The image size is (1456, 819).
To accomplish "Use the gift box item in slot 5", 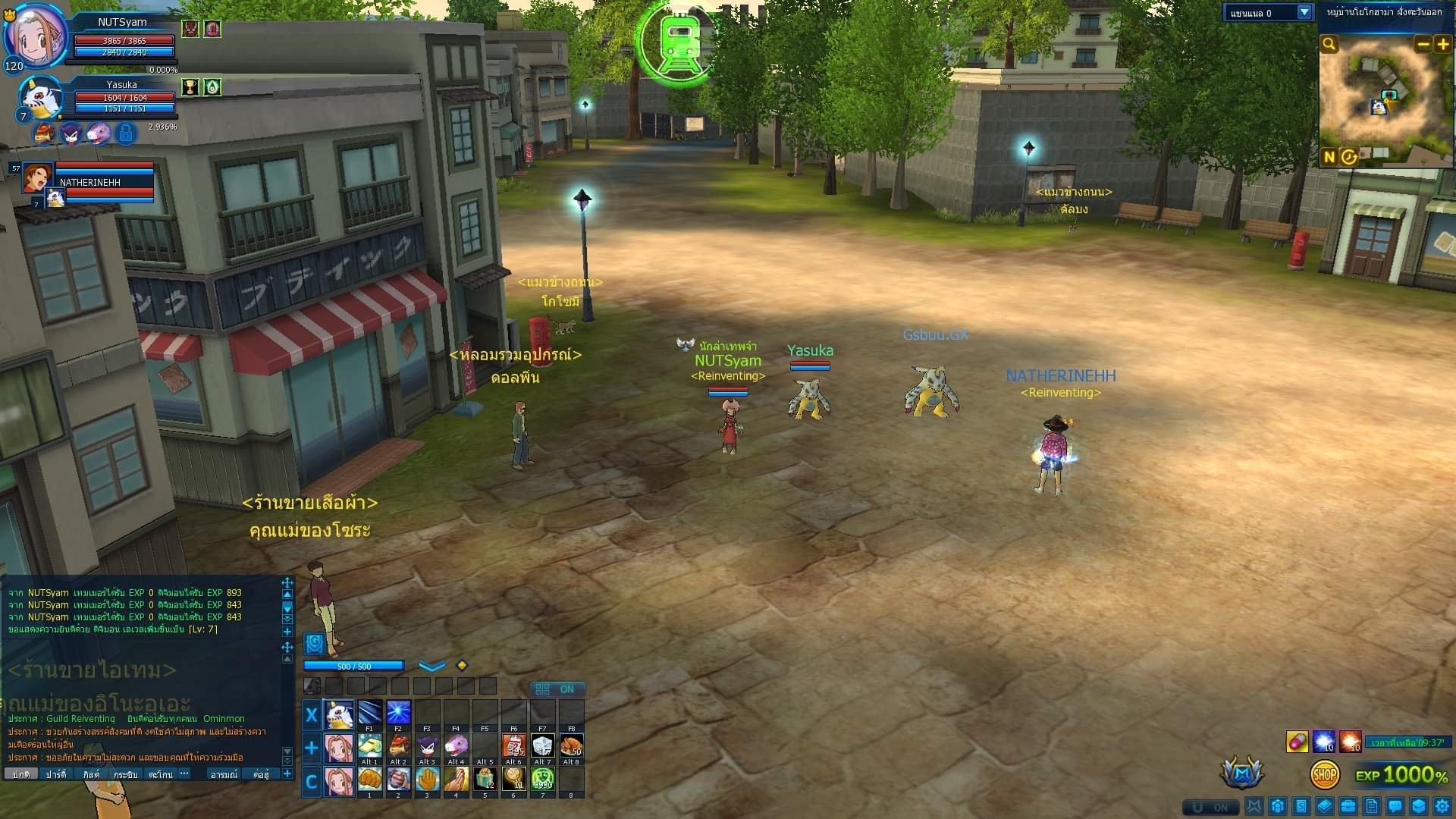I will pos(485,779).
